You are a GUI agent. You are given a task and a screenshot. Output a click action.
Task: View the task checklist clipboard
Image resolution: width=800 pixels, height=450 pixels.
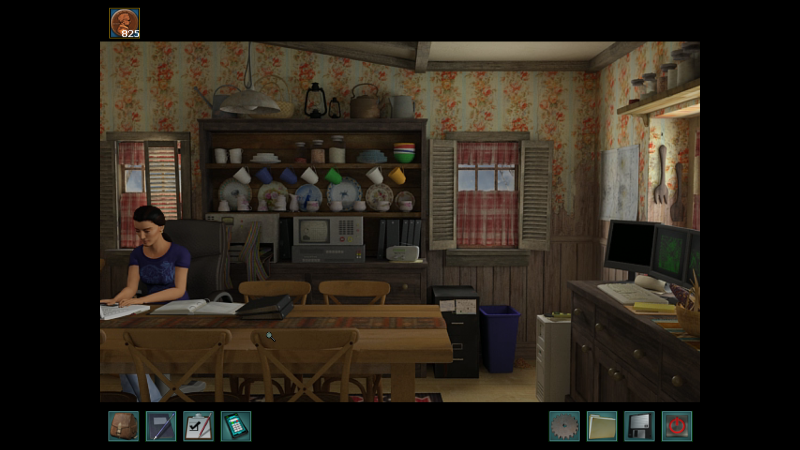click(198, 426)
